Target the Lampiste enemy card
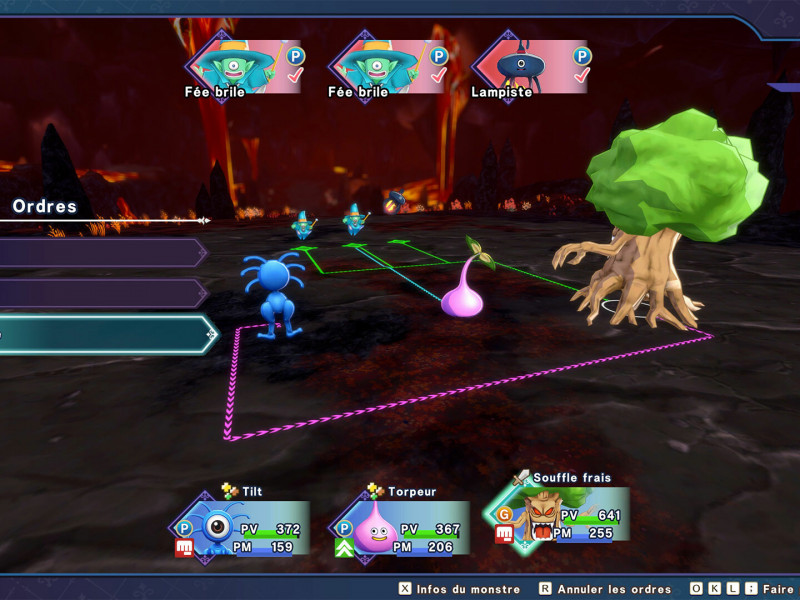This screenshot has height=600, width=800. point(530,68)
